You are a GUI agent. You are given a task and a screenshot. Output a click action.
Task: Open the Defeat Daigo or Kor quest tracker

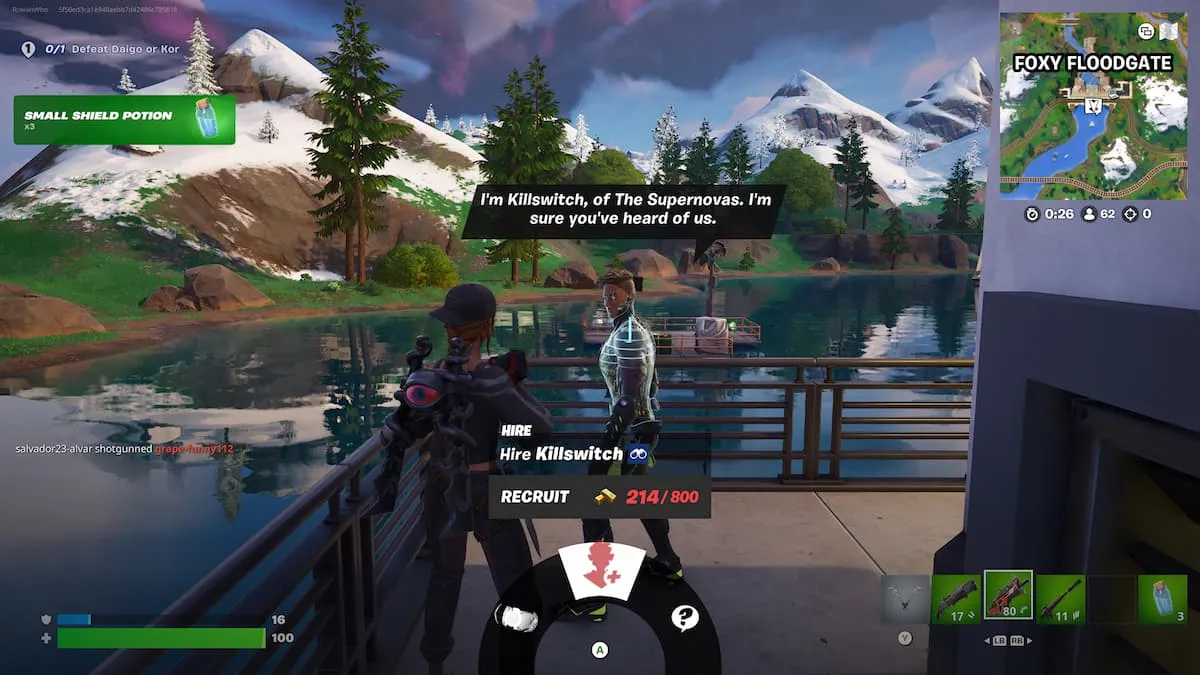tap(100, 48)
